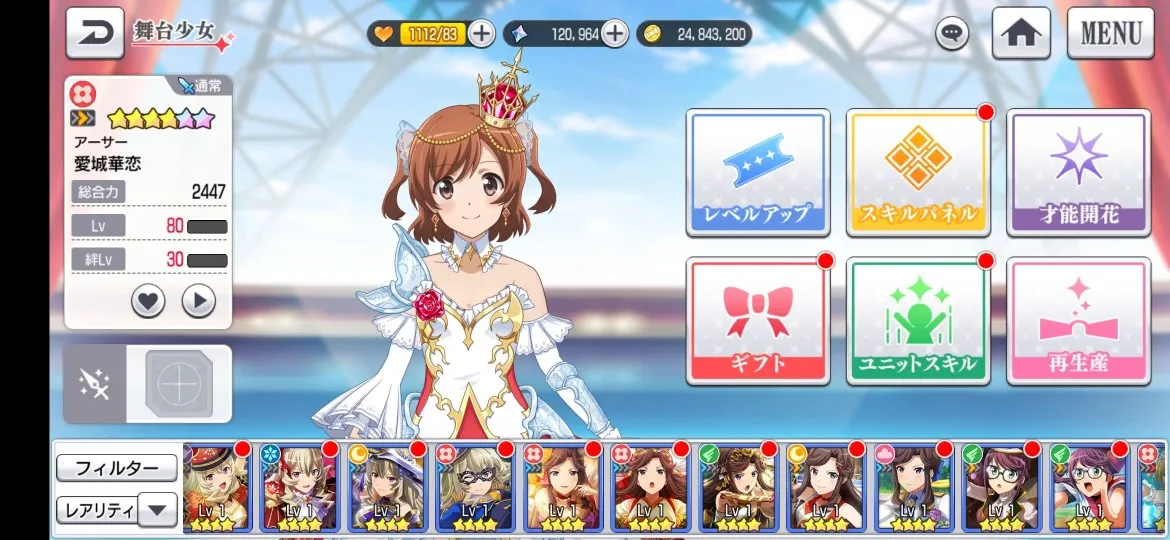This screenshot has width=1170, height=540.
Task: Go back with the return arrow button
Action: (95, 32)
